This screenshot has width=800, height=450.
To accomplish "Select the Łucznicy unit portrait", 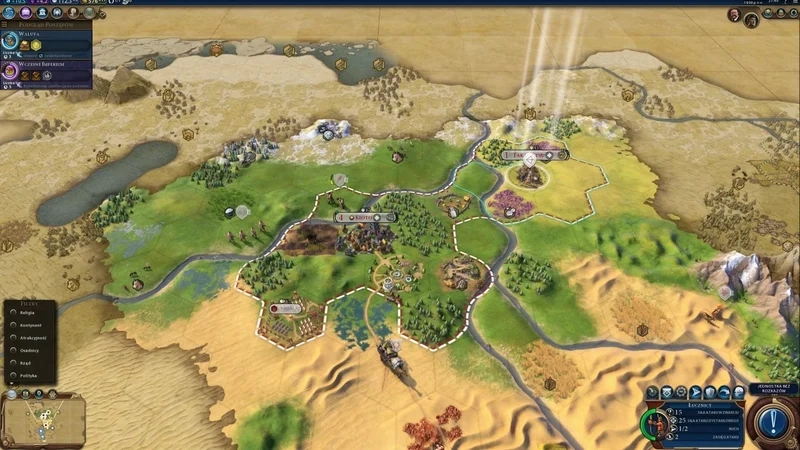I will [x=657, y=422].
